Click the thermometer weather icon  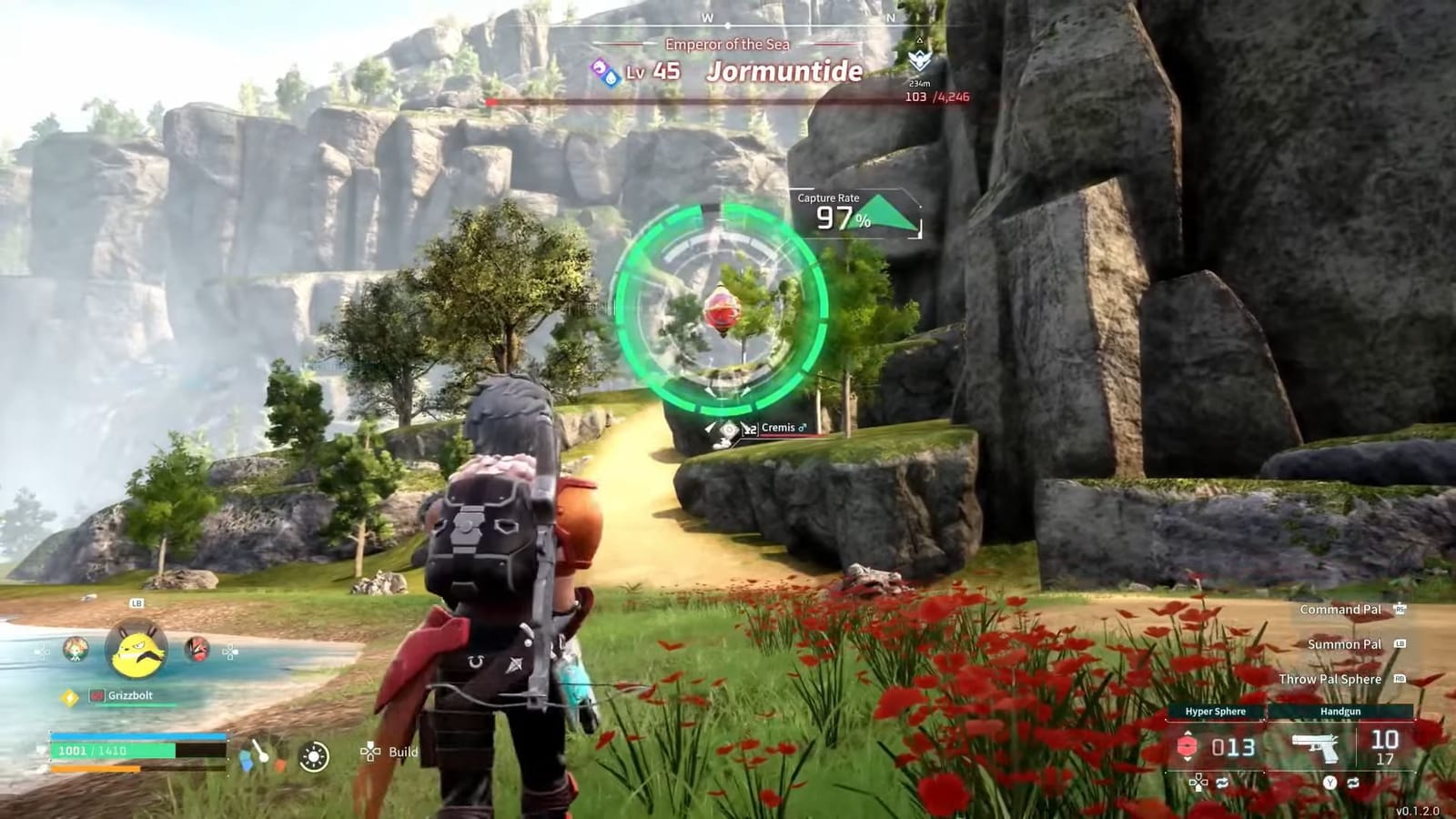tap(258, 753)
